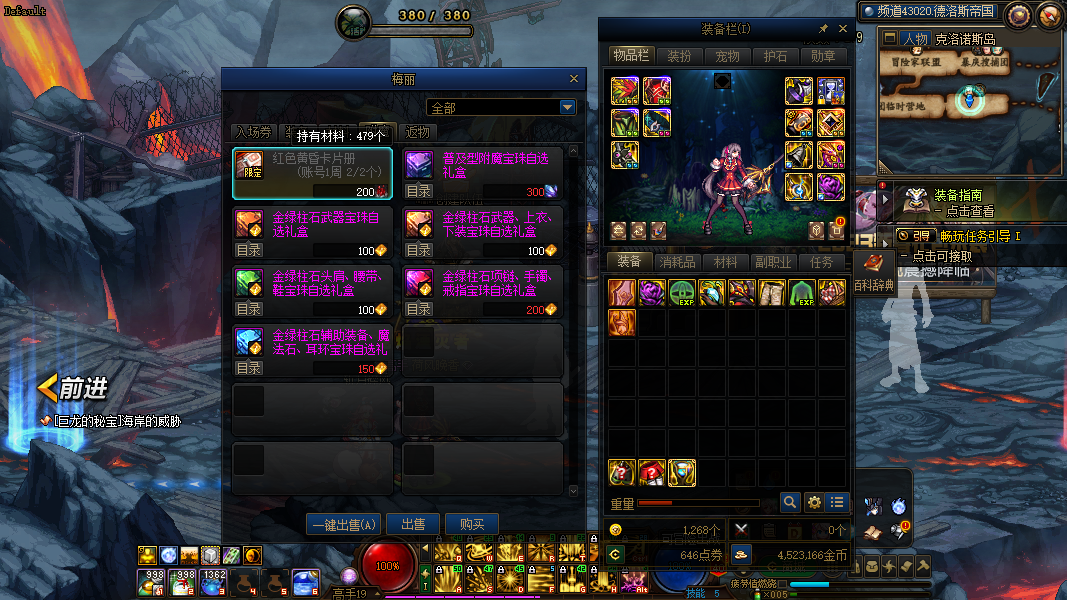The image size is (1067, 600).
Task: Click the inventory search magnifier button
Action: point(790,502)
